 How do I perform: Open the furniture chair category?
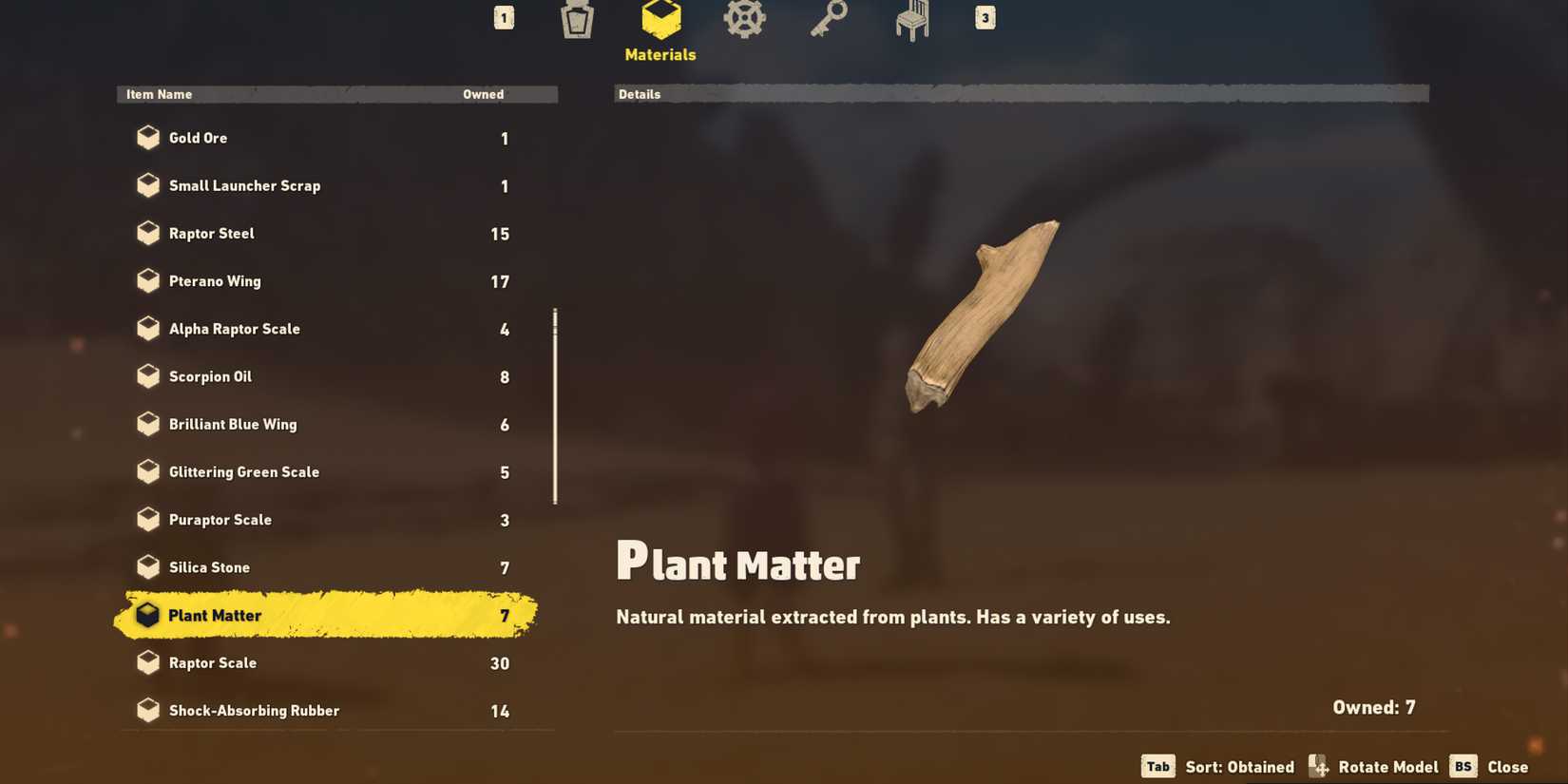pos(909,19)
